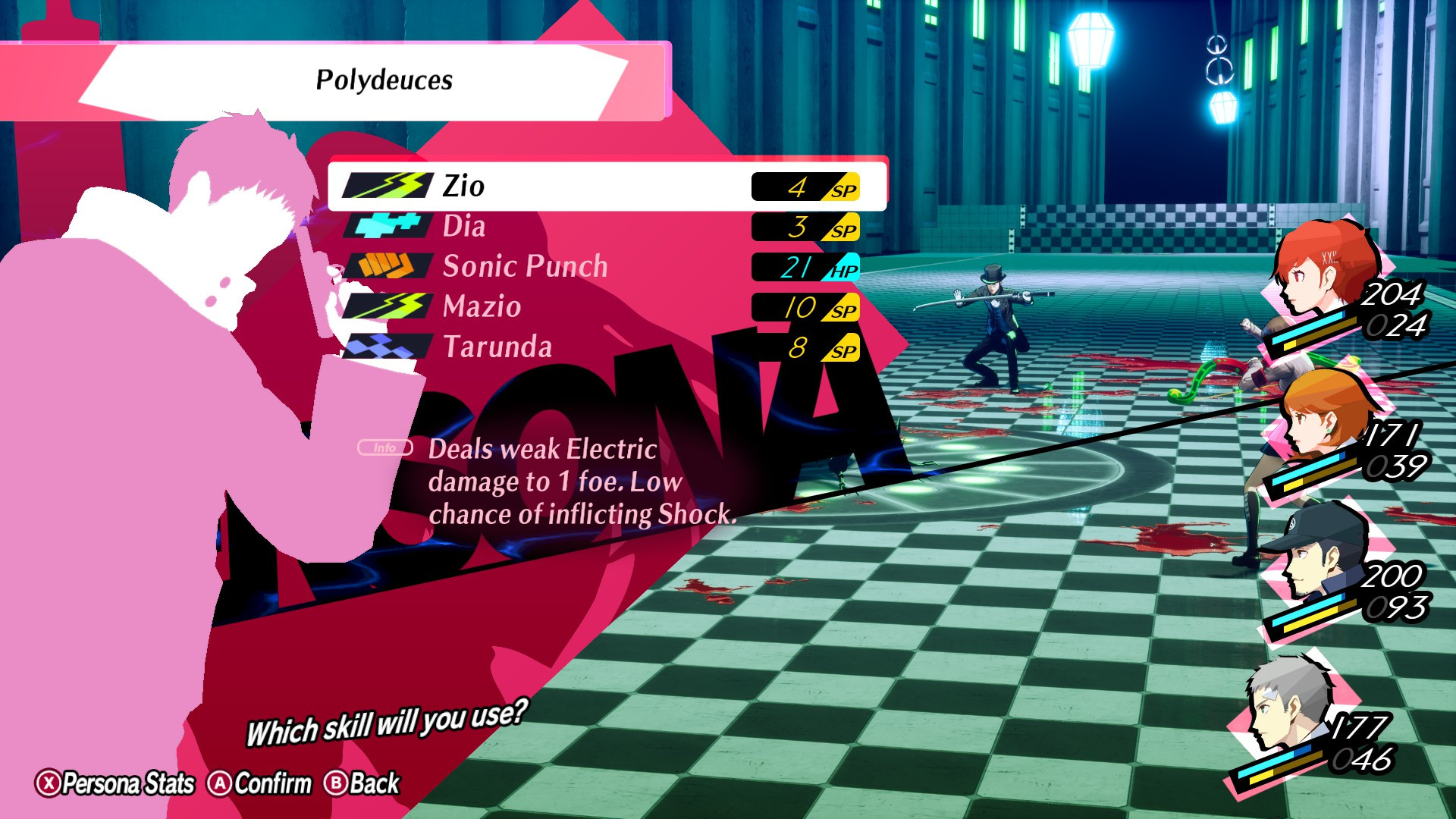Click the SP cost badge for Mazio
Viewport: 1456px width, 819px height.
click(804, 307)
